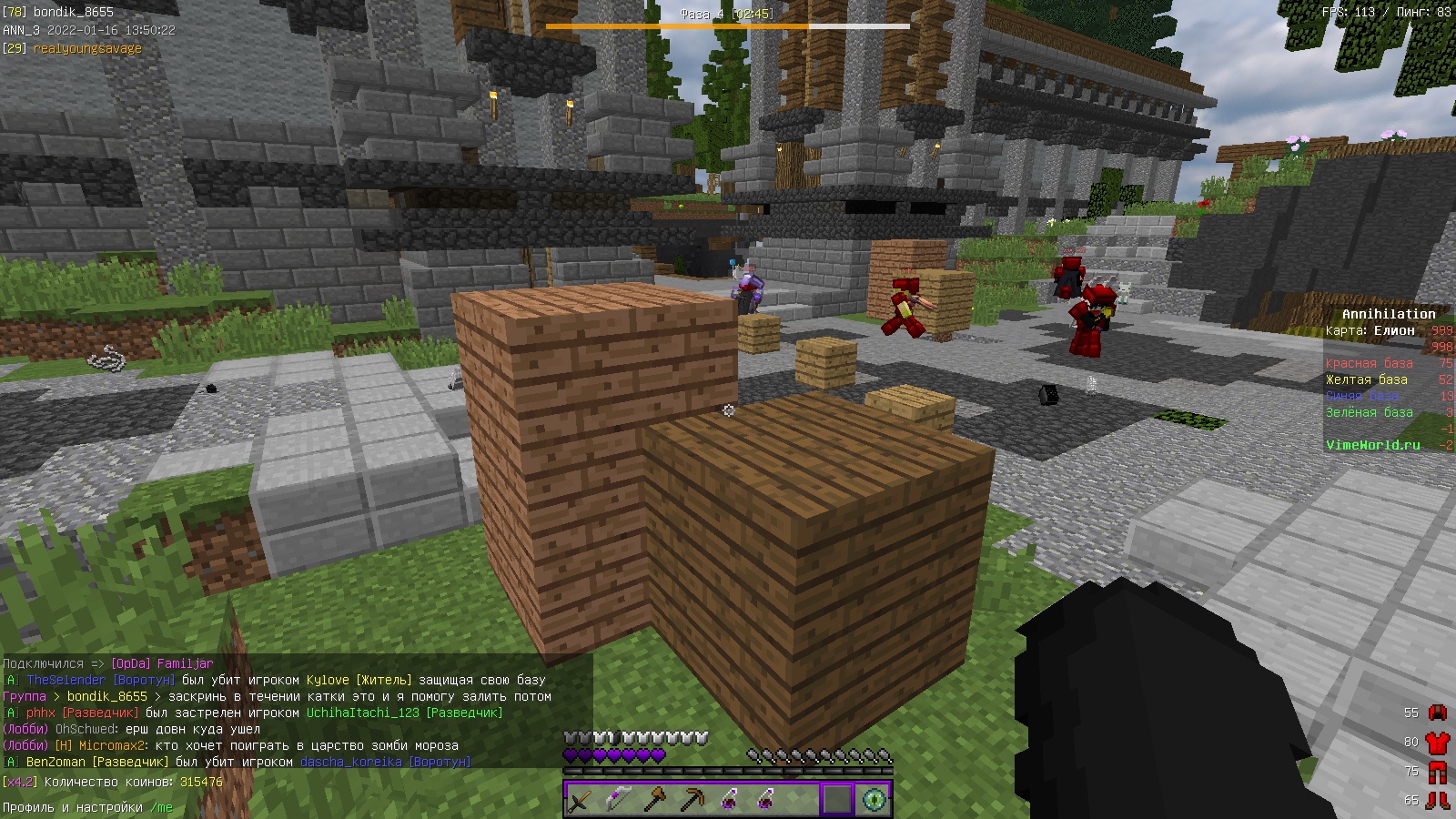
Task: Select the sword in the hotbar
Action: [x=581, y=800]
